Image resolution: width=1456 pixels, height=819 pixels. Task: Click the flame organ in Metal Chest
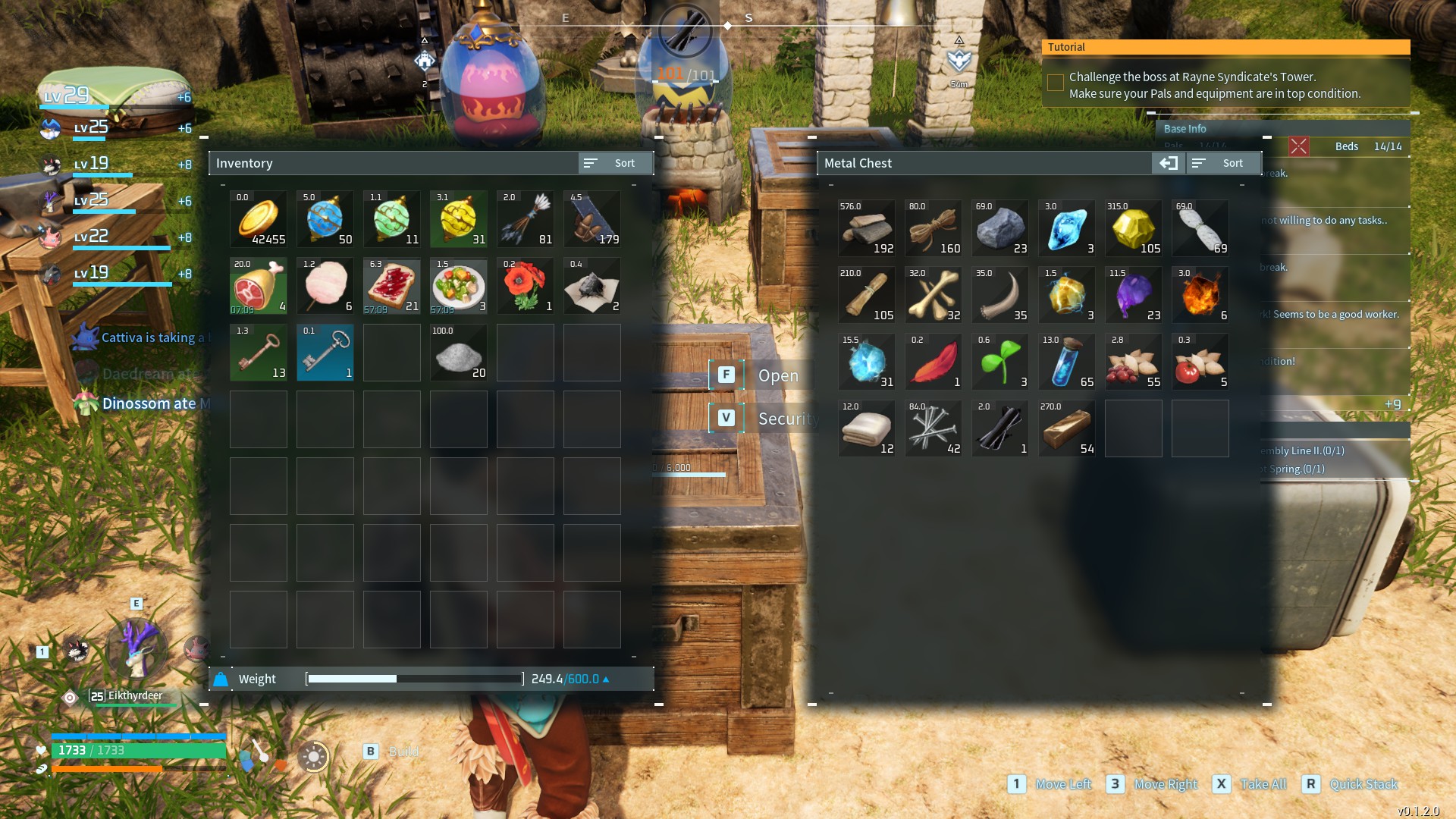[x=1200, y=295]
